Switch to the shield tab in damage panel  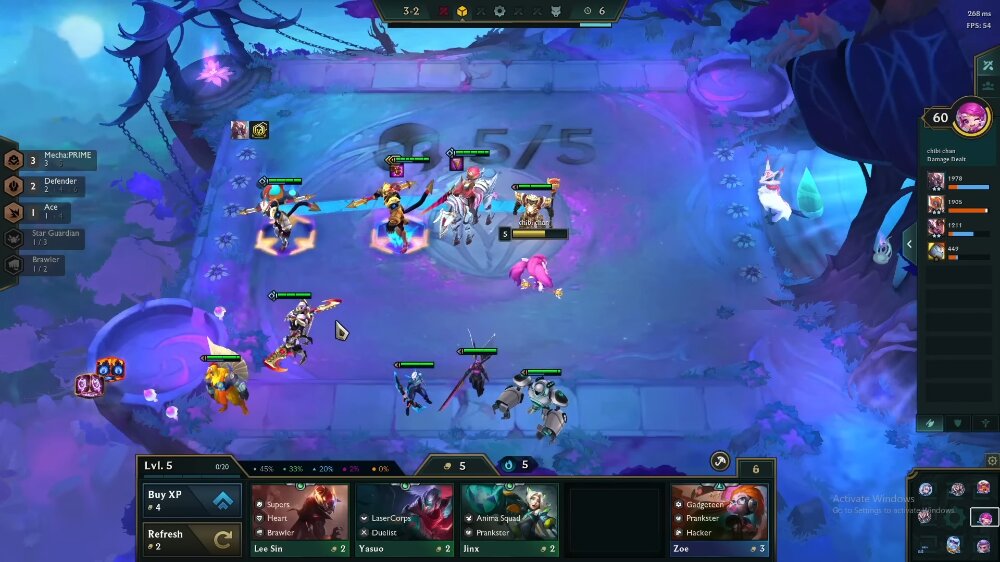pos(958,423)
